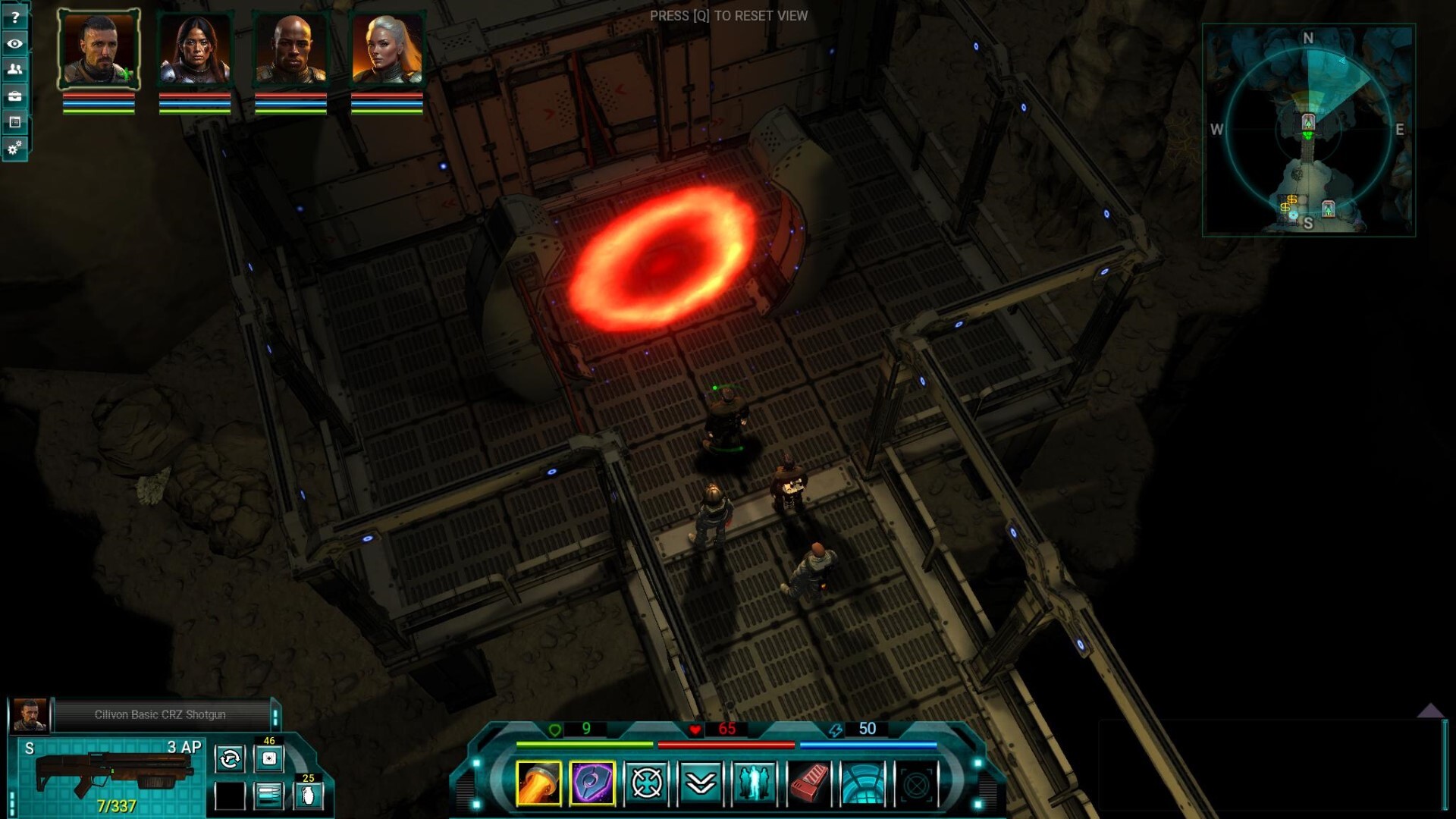This screenshot has width=1456, height=819.
Task: Open the gear settings menu
Action: pyautogui.click(x=14, y=148)
